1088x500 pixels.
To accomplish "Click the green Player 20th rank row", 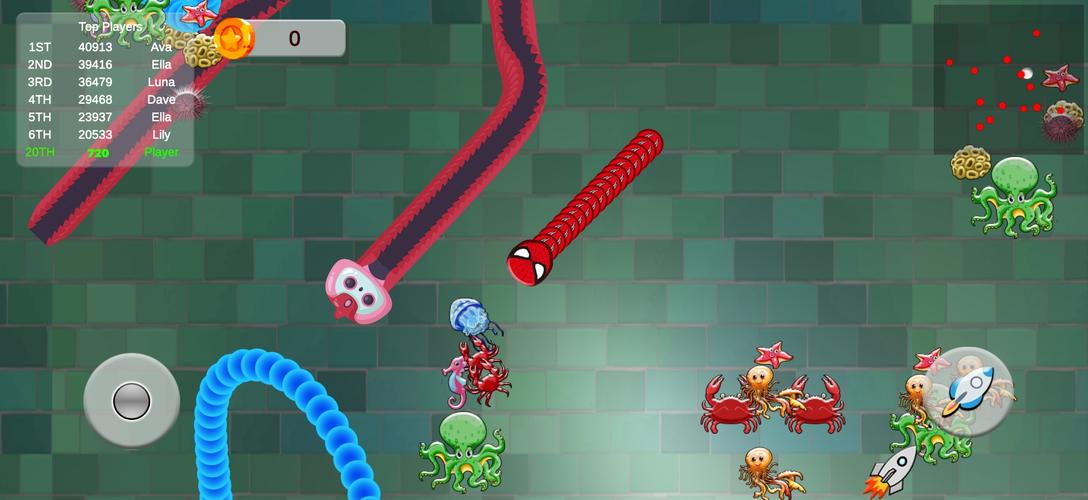I will tap(100, 153).
